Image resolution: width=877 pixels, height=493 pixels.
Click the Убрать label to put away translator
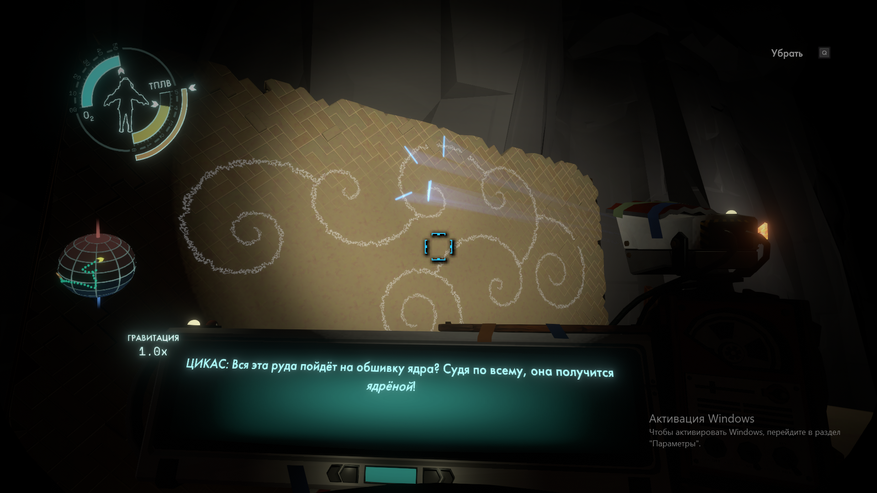coord(786,53)
